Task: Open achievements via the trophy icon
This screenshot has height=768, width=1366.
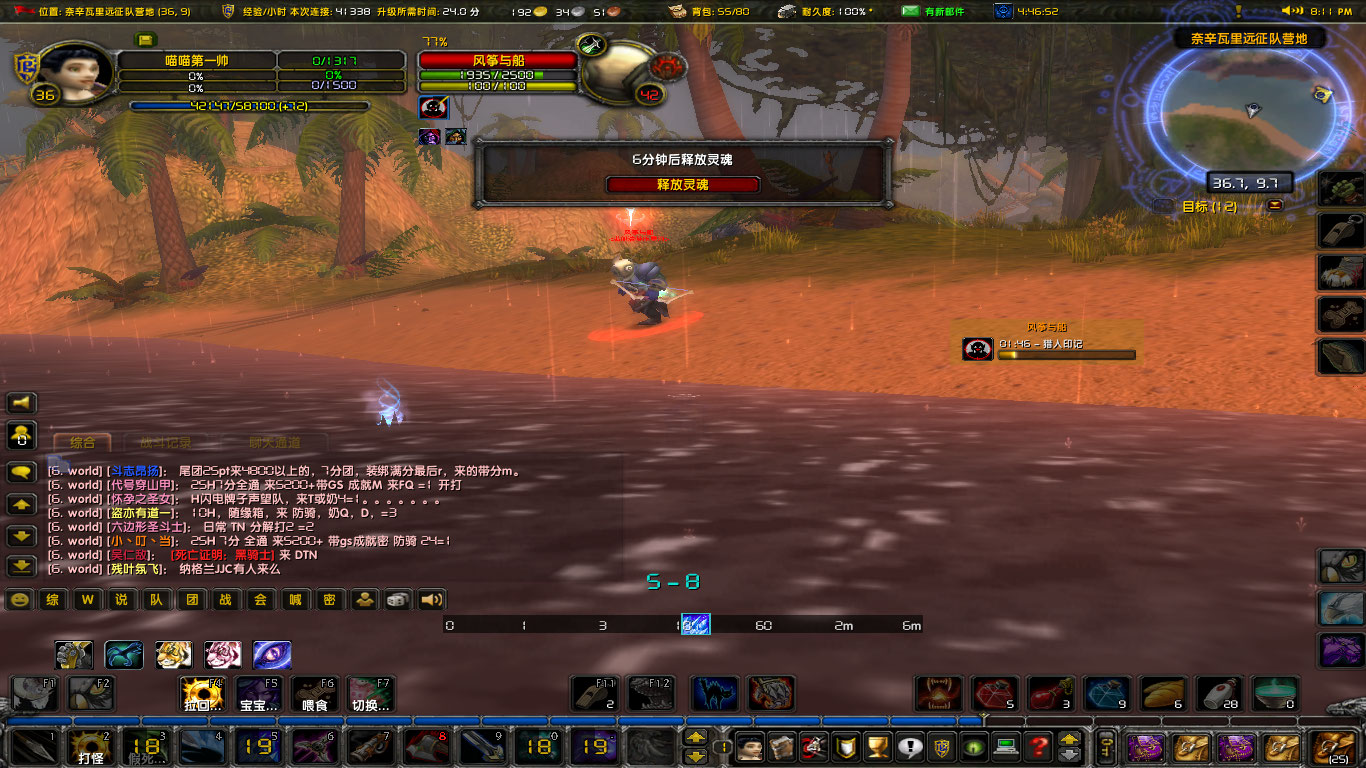Action: click(x=876, y=749)
